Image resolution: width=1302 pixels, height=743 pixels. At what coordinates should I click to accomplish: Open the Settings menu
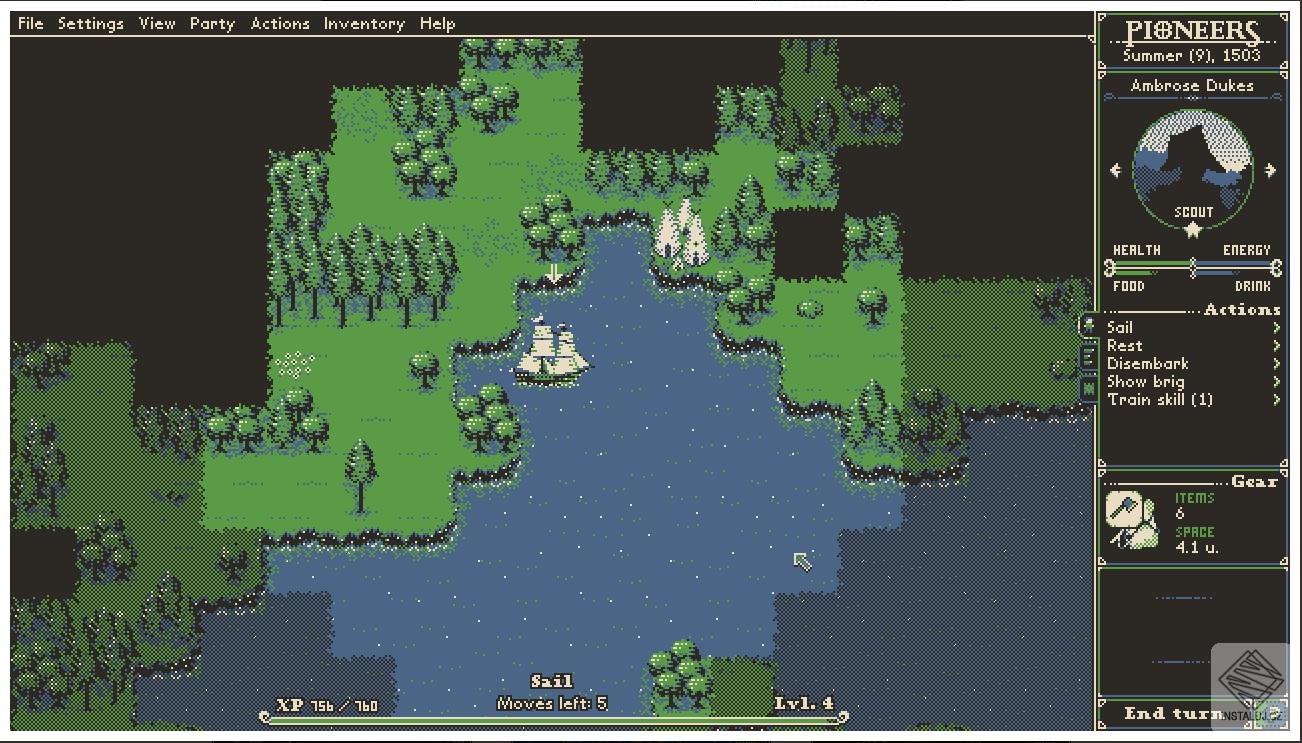[90, 23]
